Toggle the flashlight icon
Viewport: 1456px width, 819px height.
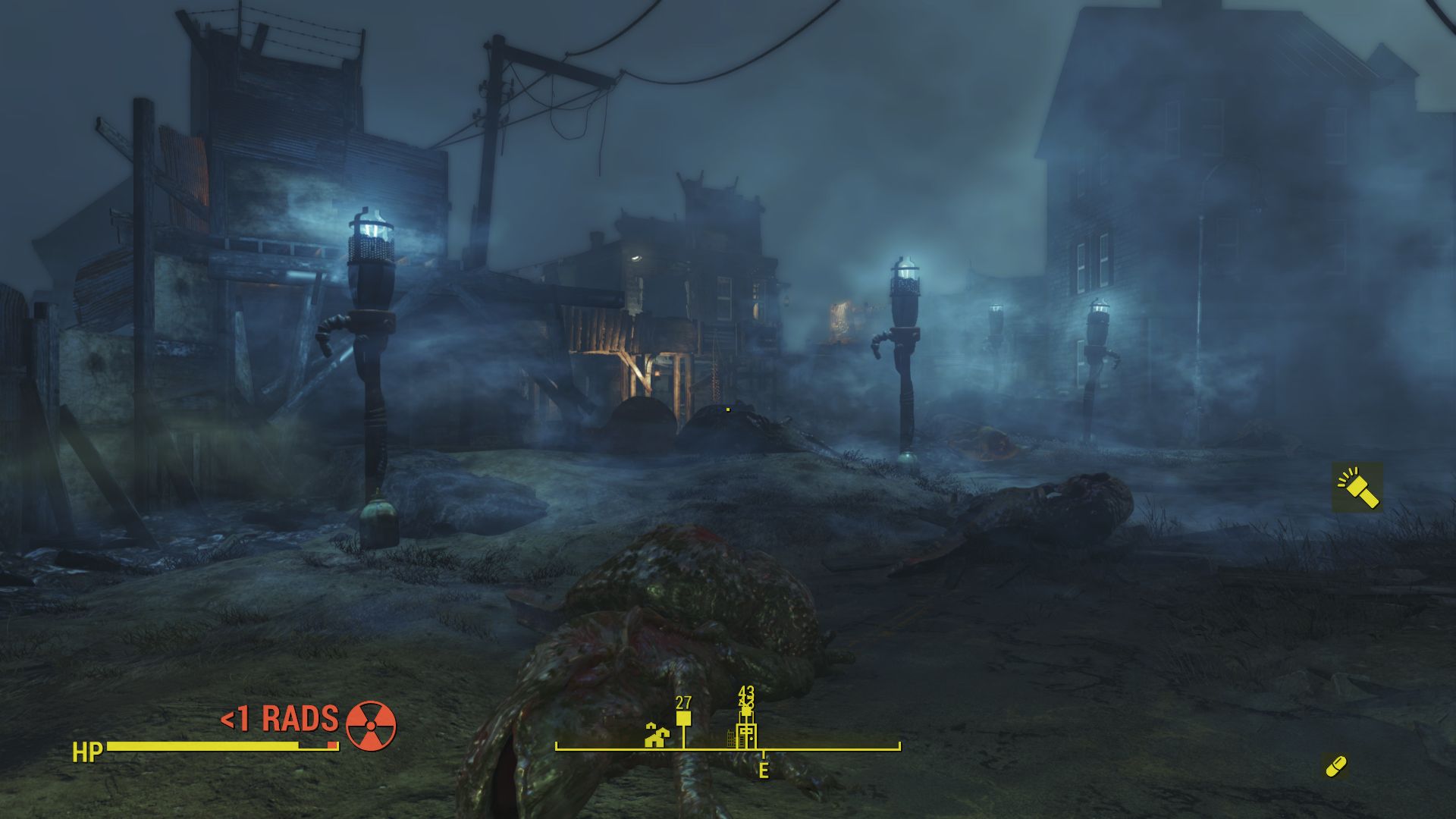coord(1357,488)
